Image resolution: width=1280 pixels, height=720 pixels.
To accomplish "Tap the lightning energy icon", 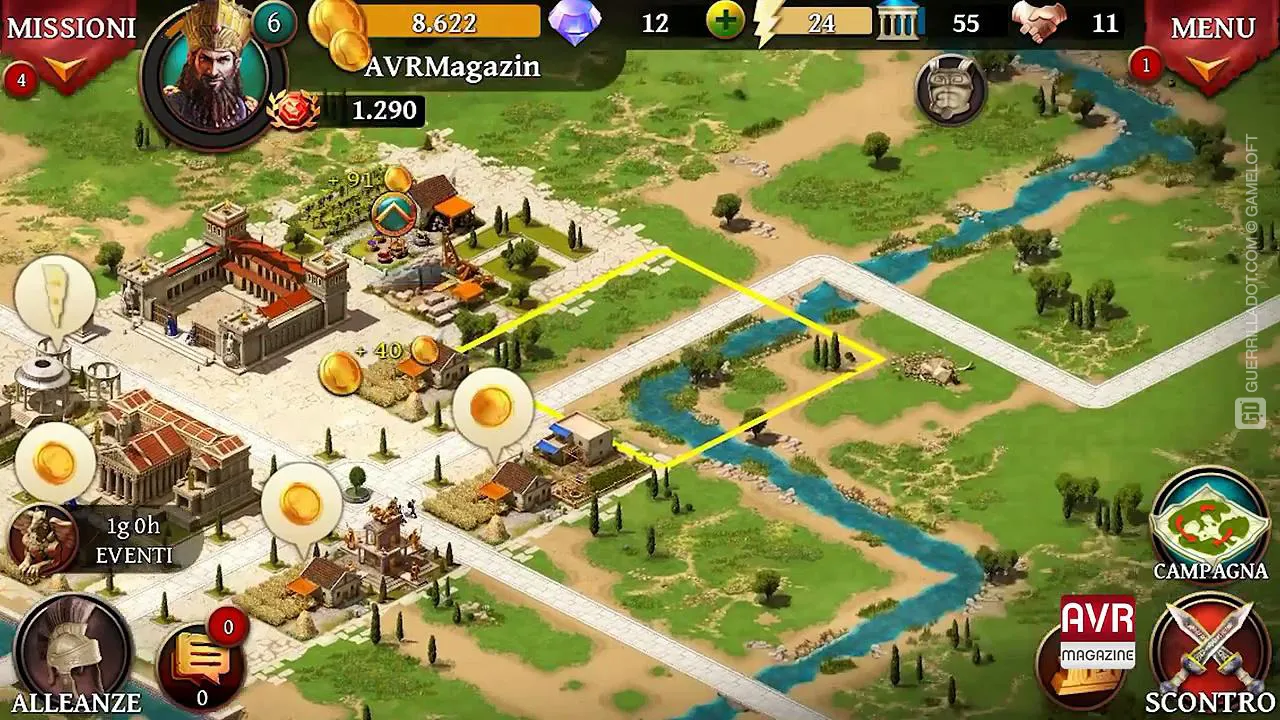I will 765,22.
